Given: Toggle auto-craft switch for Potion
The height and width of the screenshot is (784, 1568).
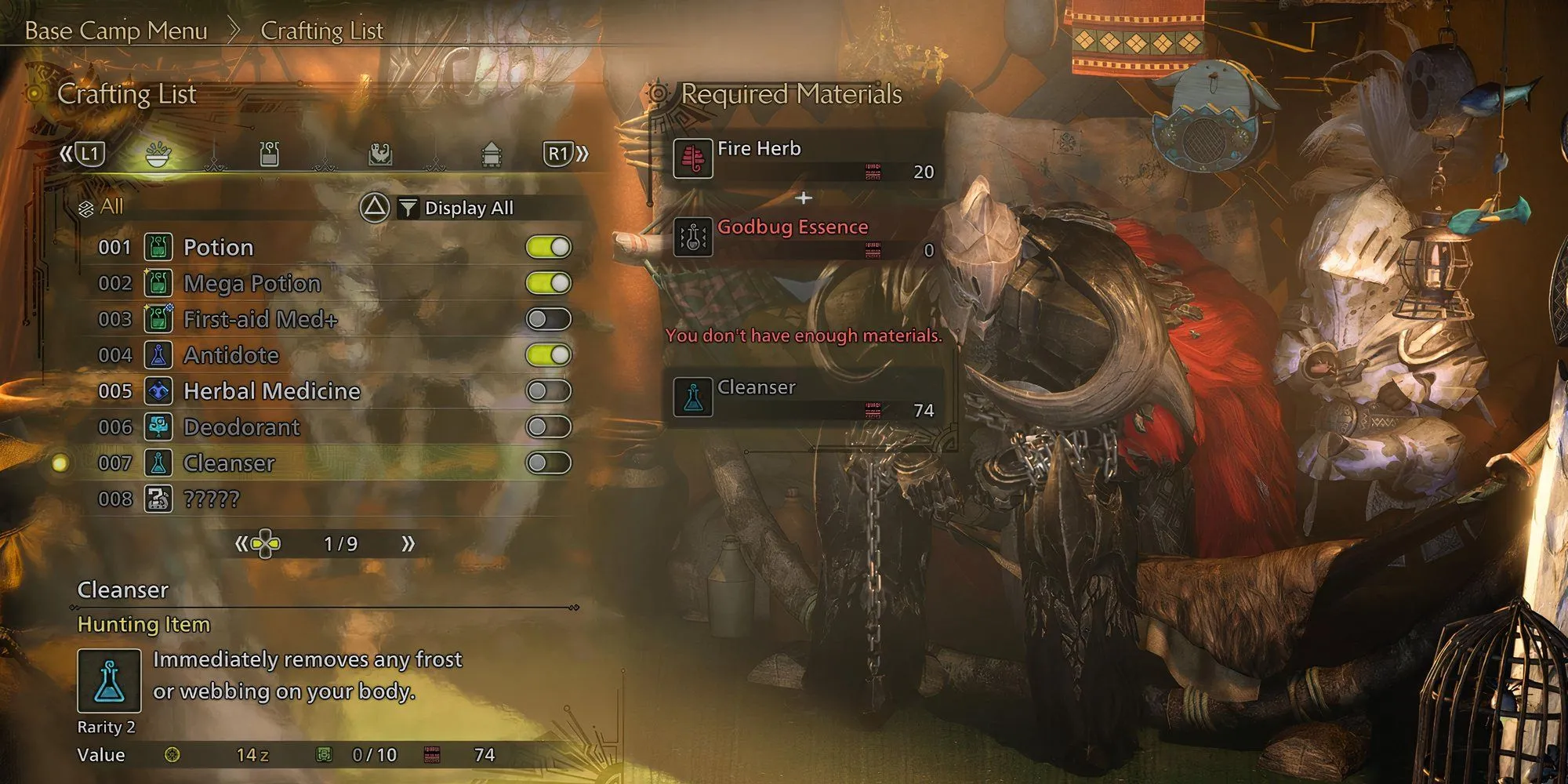Looking at the screenshot, I should point(549,248).
